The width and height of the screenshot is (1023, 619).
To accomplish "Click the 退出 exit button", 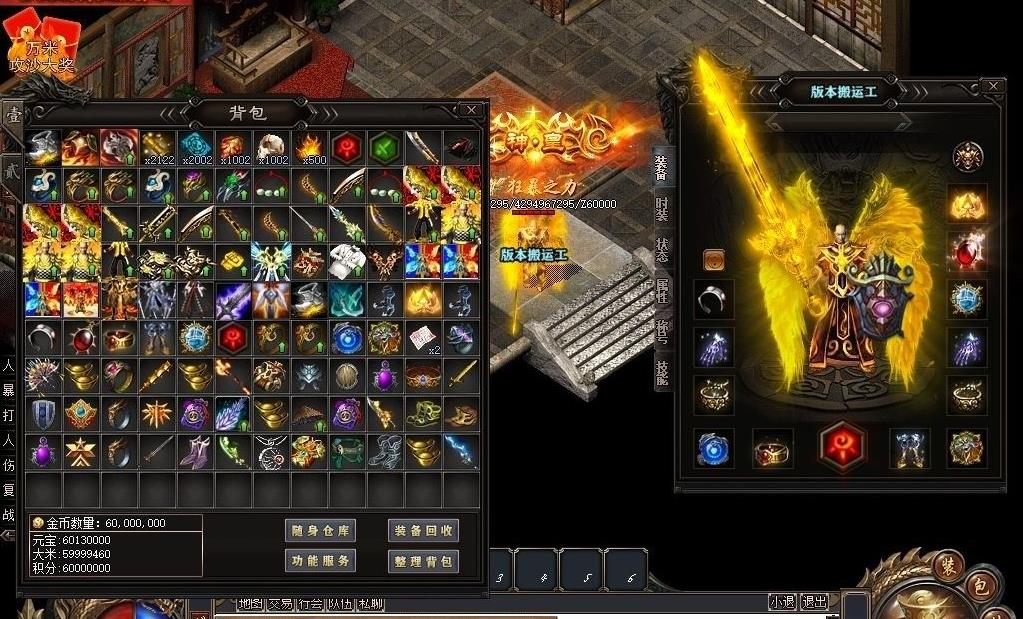I will click(x=815, y=602).
